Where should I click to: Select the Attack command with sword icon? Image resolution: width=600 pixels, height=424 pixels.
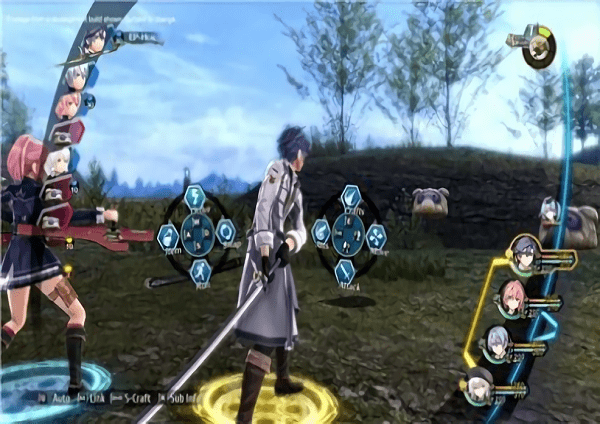[345, 271]
